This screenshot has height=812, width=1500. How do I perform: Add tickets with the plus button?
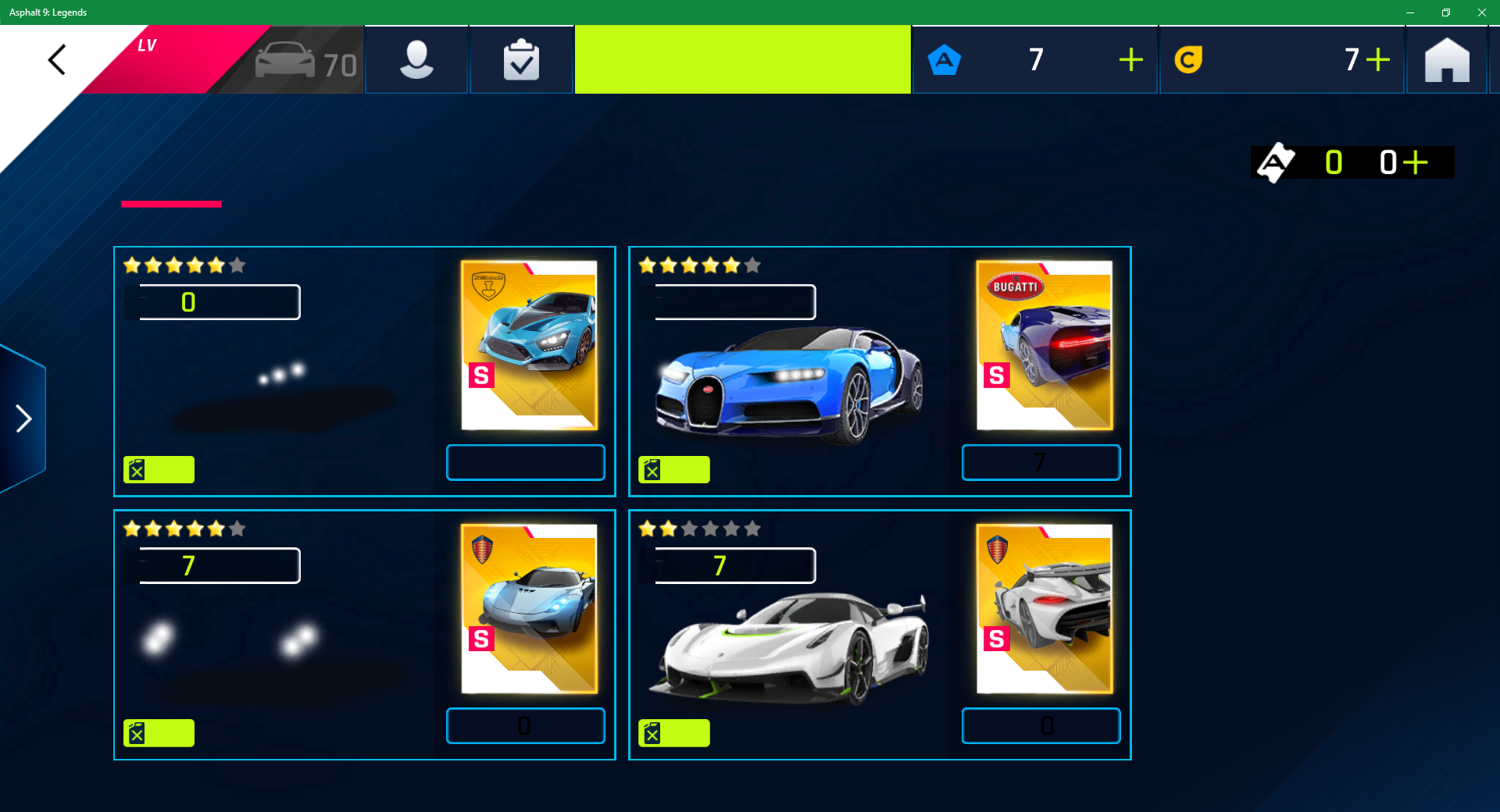click(1415, 162)
